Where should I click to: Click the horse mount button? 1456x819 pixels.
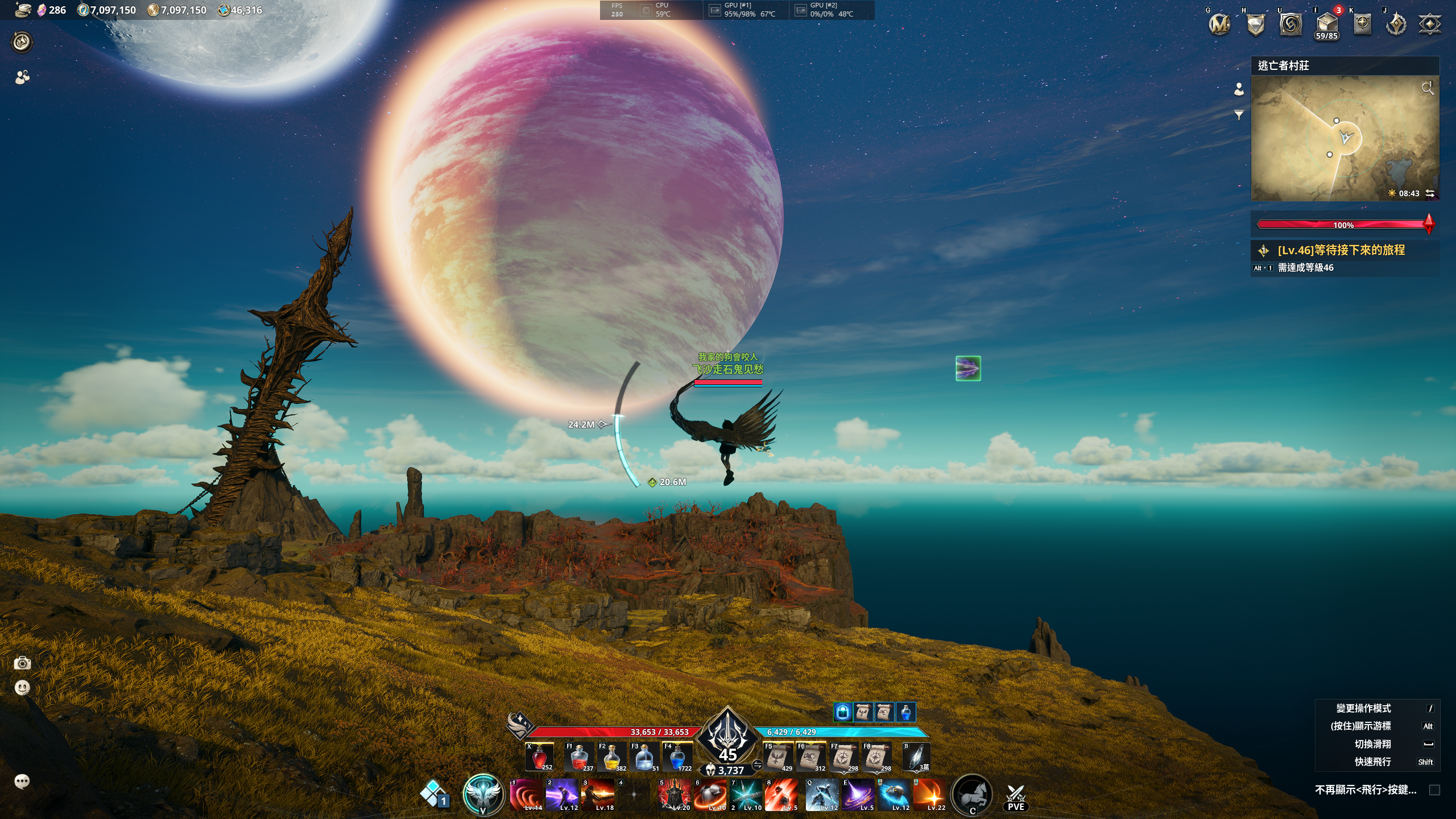pos(972,795)
